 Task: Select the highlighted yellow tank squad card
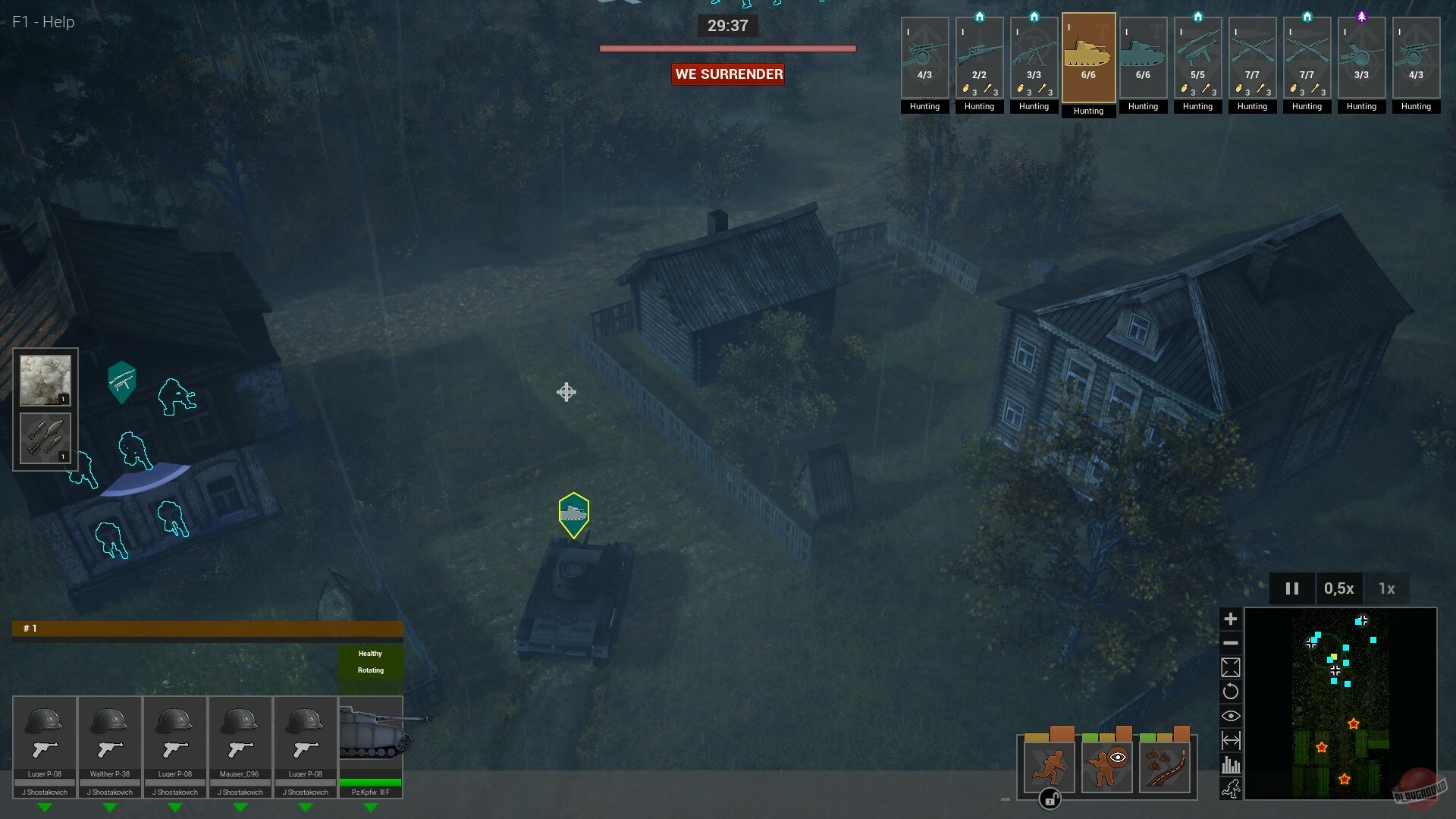coord(1088,58)
